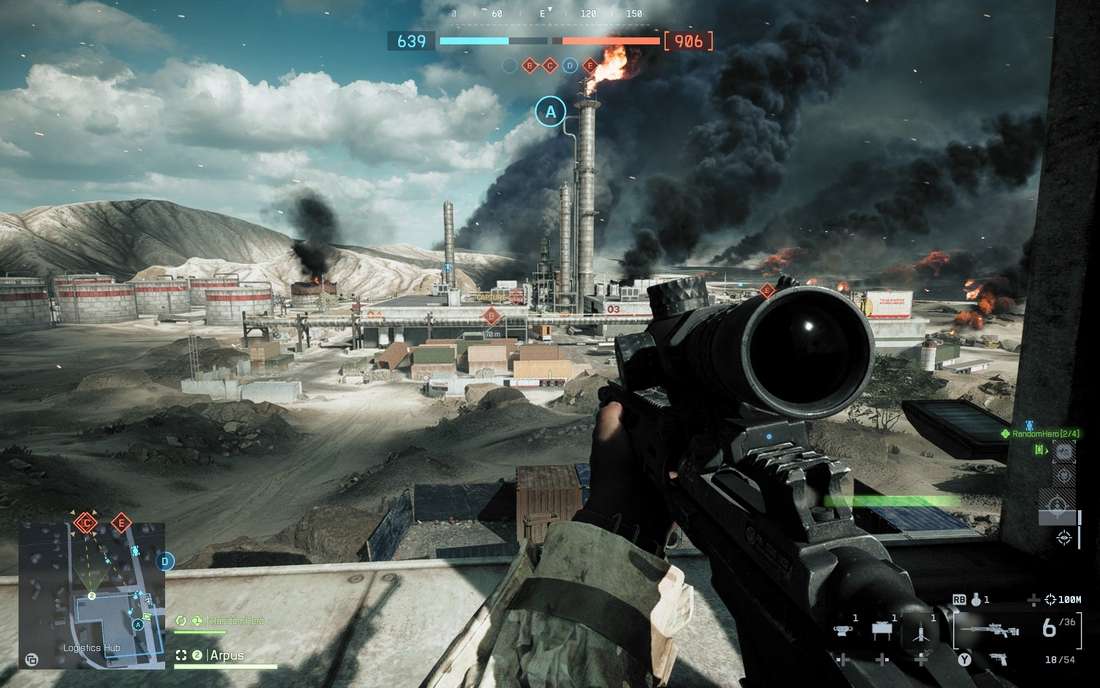Screen dimensions: 1100x688
Task: Select objective D marker beside minimap
Action: point(166,562)
